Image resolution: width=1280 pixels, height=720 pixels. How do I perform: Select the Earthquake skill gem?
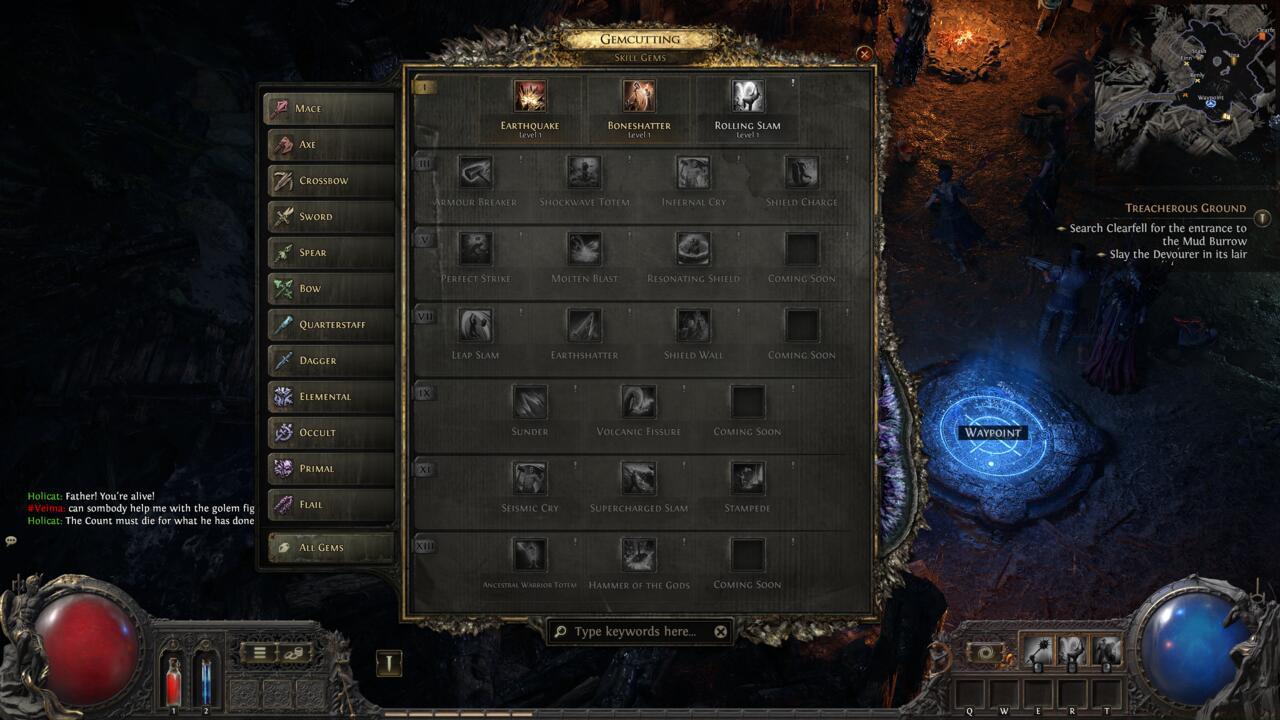(529, 95)
